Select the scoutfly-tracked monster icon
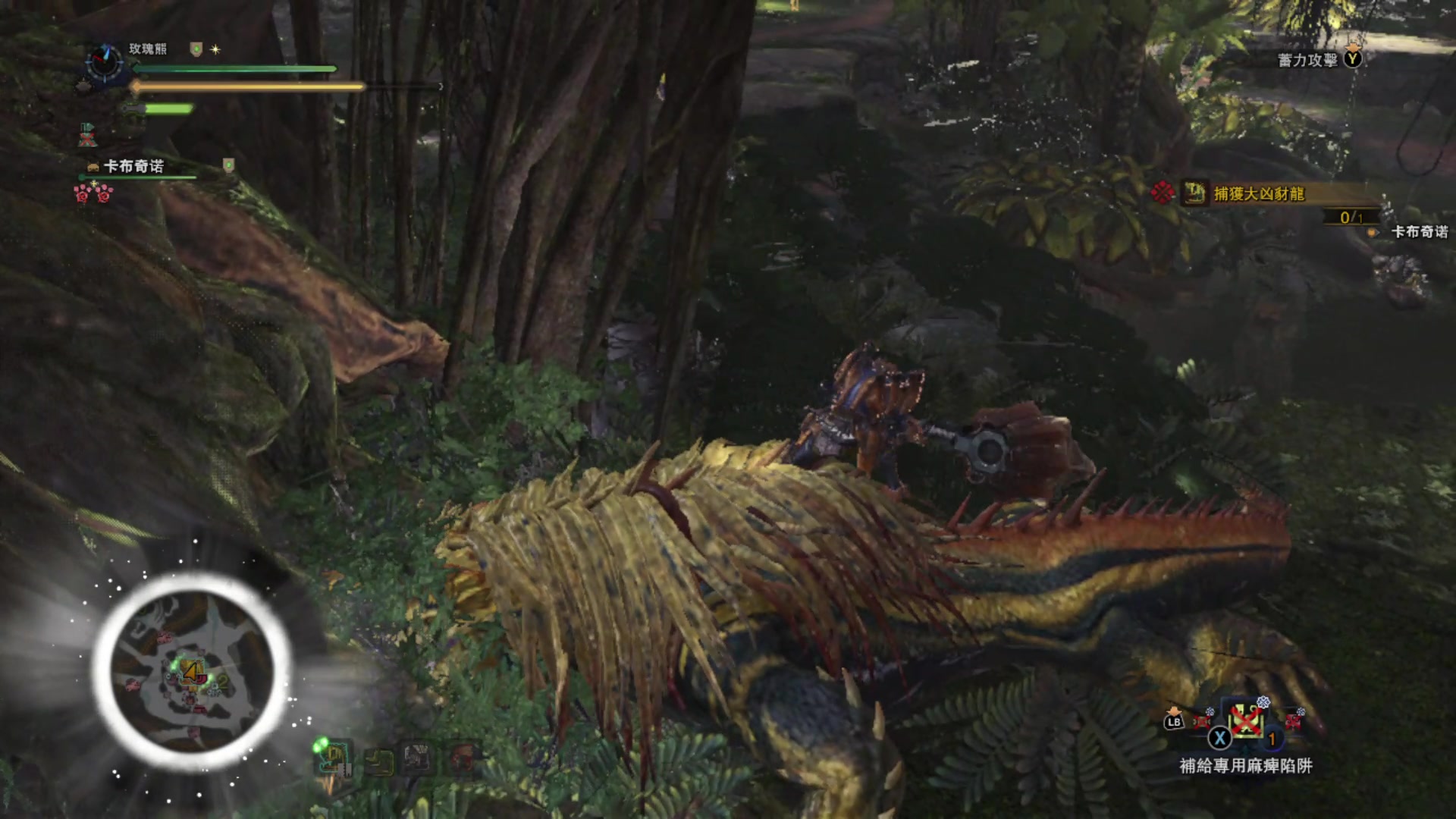 [332, 756]
